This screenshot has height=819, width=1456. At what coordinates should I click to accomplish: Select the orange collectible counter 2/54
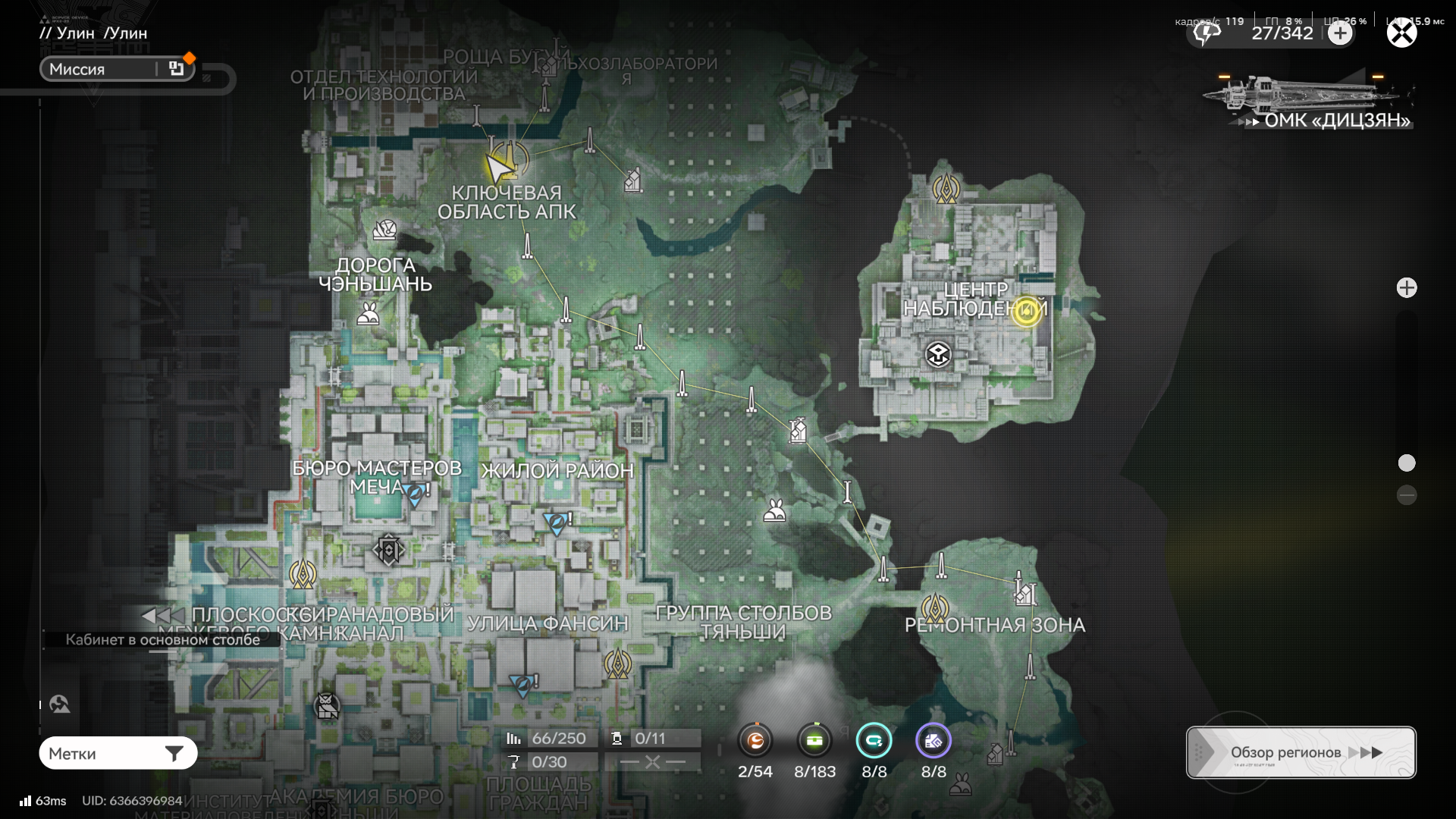[x=755, y=742]
